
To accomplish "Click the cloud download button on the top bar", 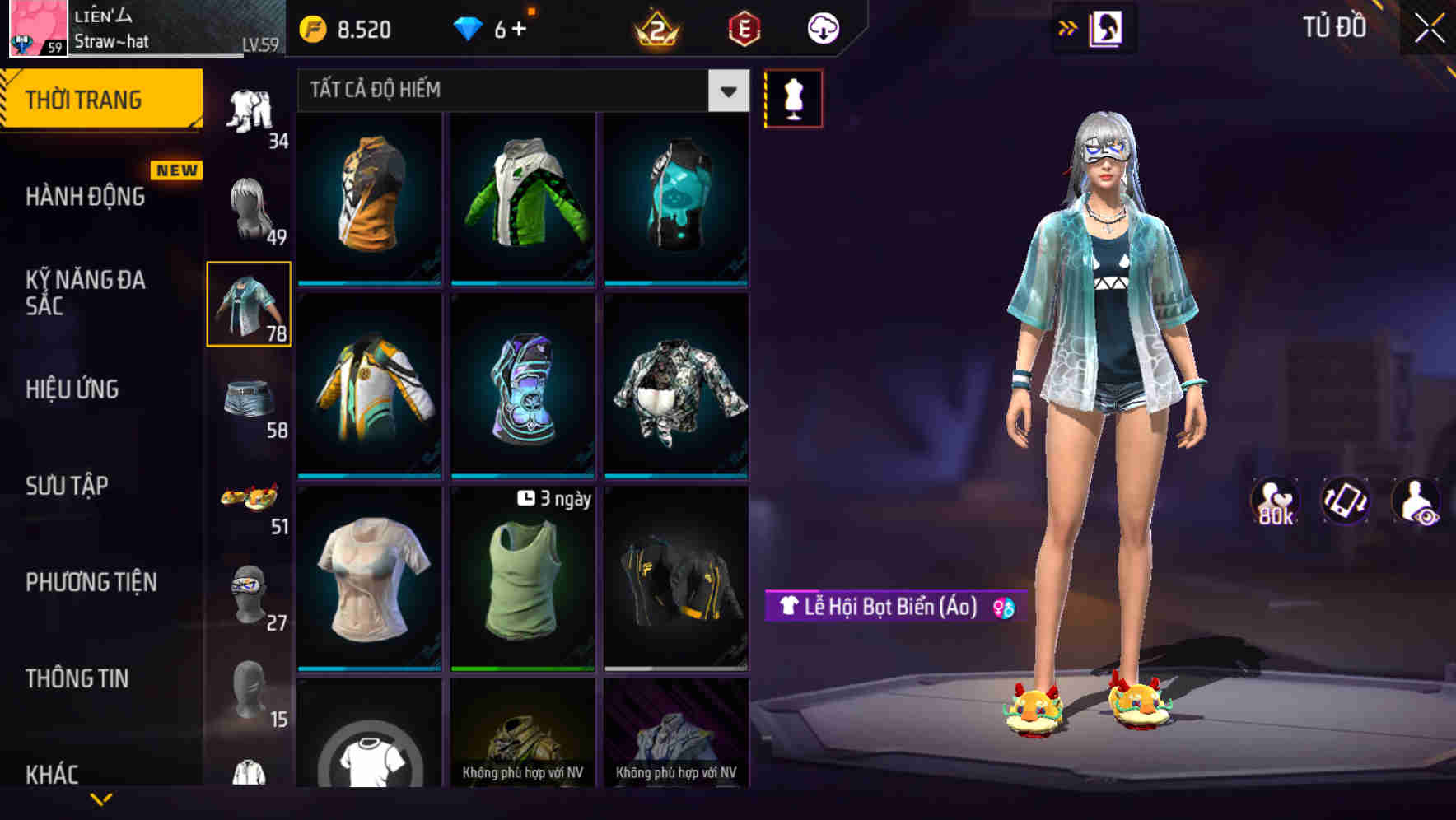I will pyautogui.click(x=822, y=27).
